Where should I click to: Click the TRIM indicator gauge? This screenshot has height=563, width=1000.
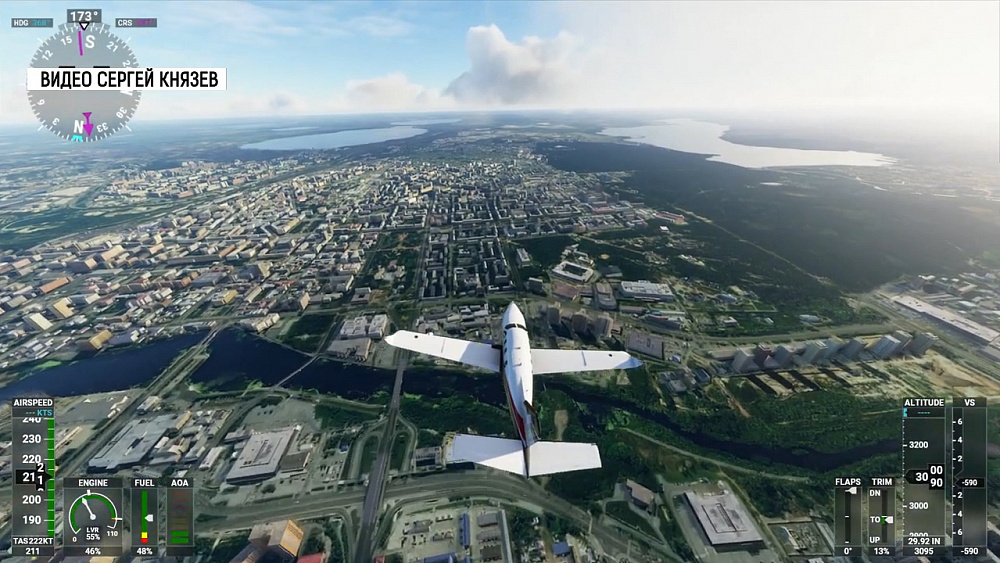[x=881, y=517]
